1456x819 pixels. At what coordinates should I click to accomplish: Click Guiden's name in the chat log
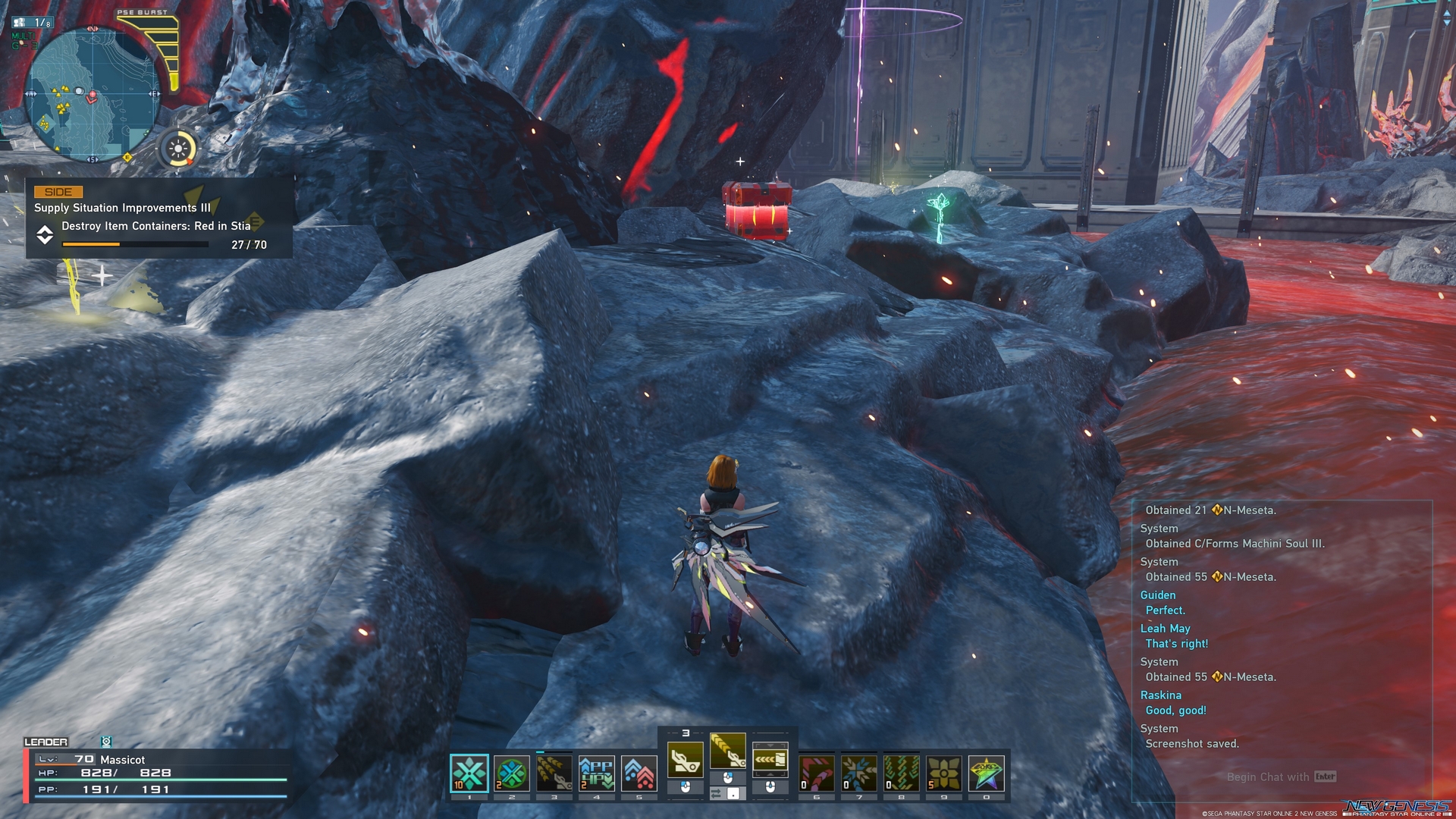pyautogui.click(x=1158, y=595)
